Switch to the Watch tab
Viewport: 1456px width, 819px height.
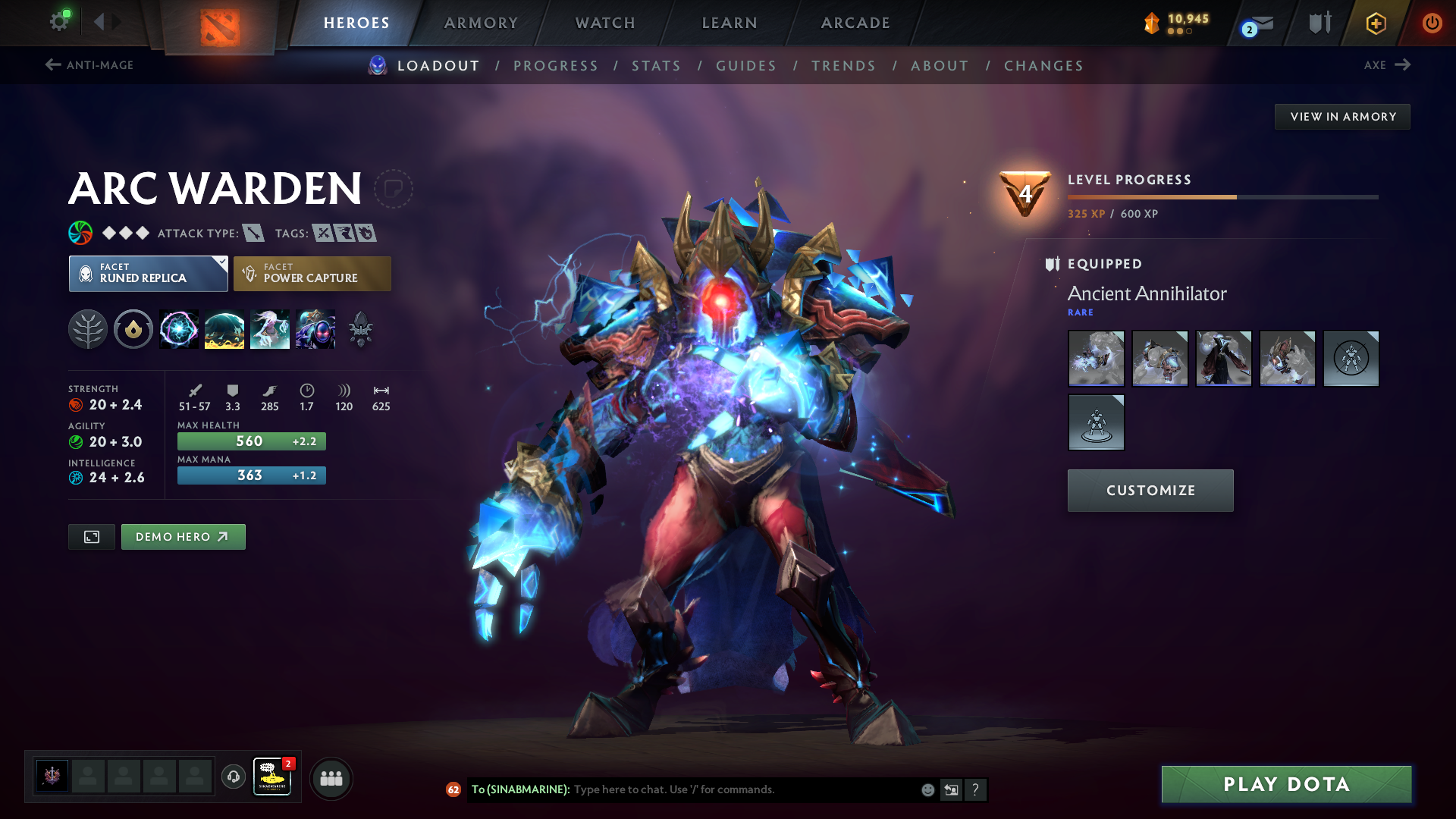tap(605, 23)
